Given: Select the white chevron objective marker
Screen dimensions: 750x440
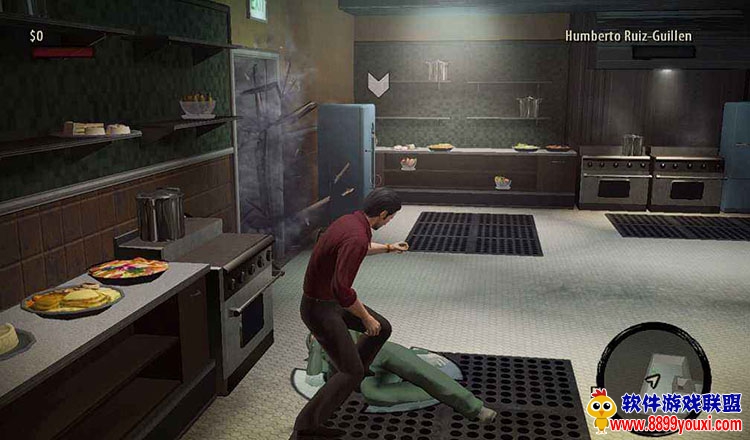Looking at the screenshot, I should 378,83.
